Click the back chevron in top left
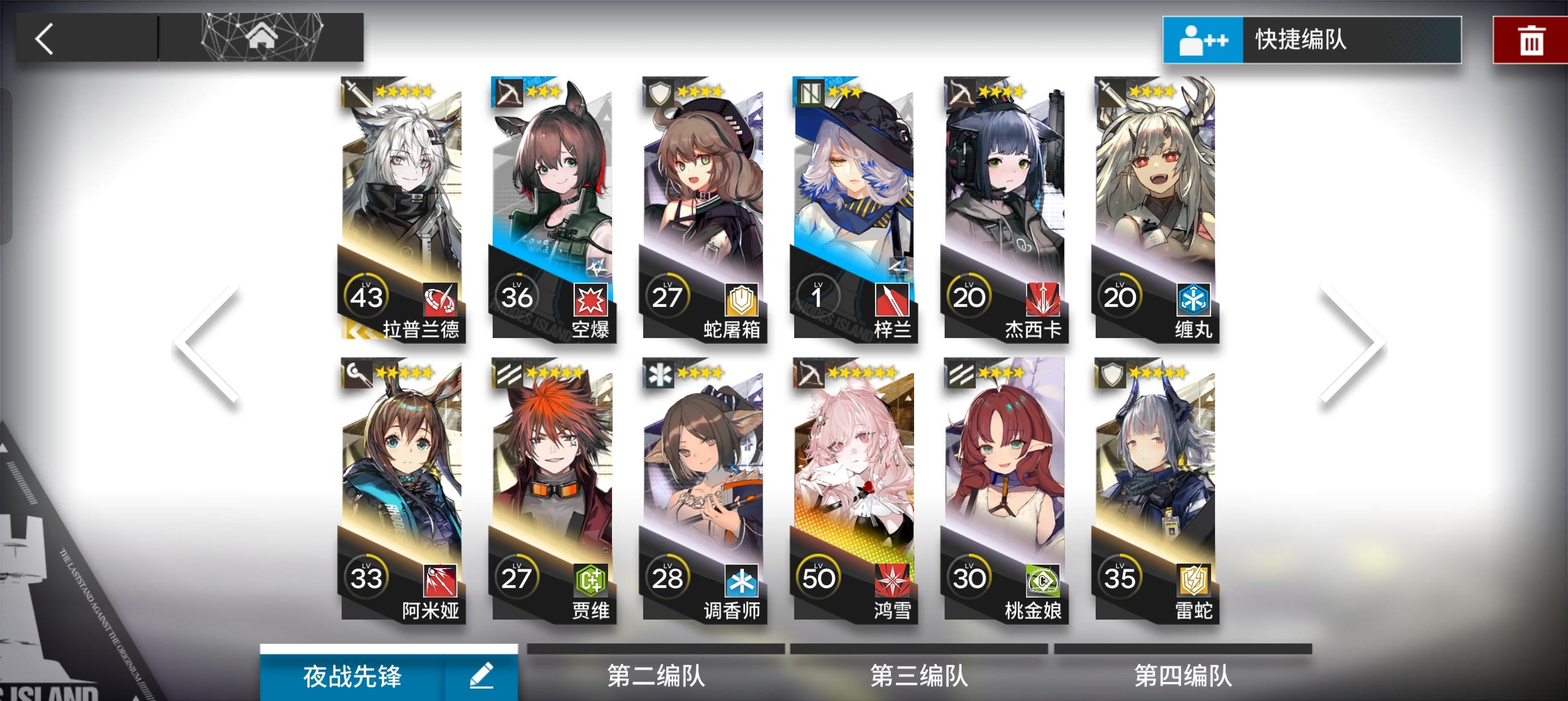 point(45,37)
